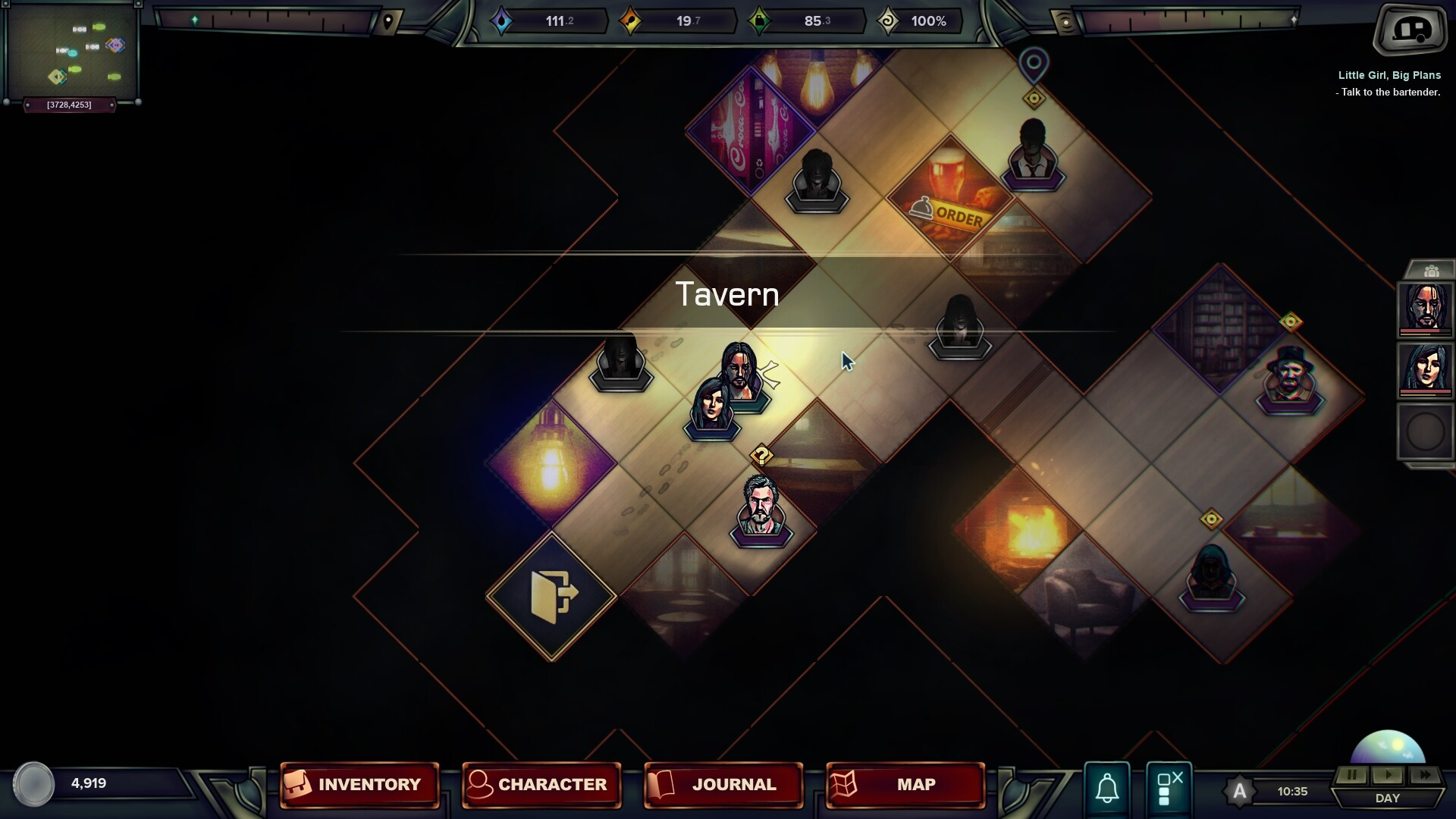Click the exit door tile

tap(551, 596)
